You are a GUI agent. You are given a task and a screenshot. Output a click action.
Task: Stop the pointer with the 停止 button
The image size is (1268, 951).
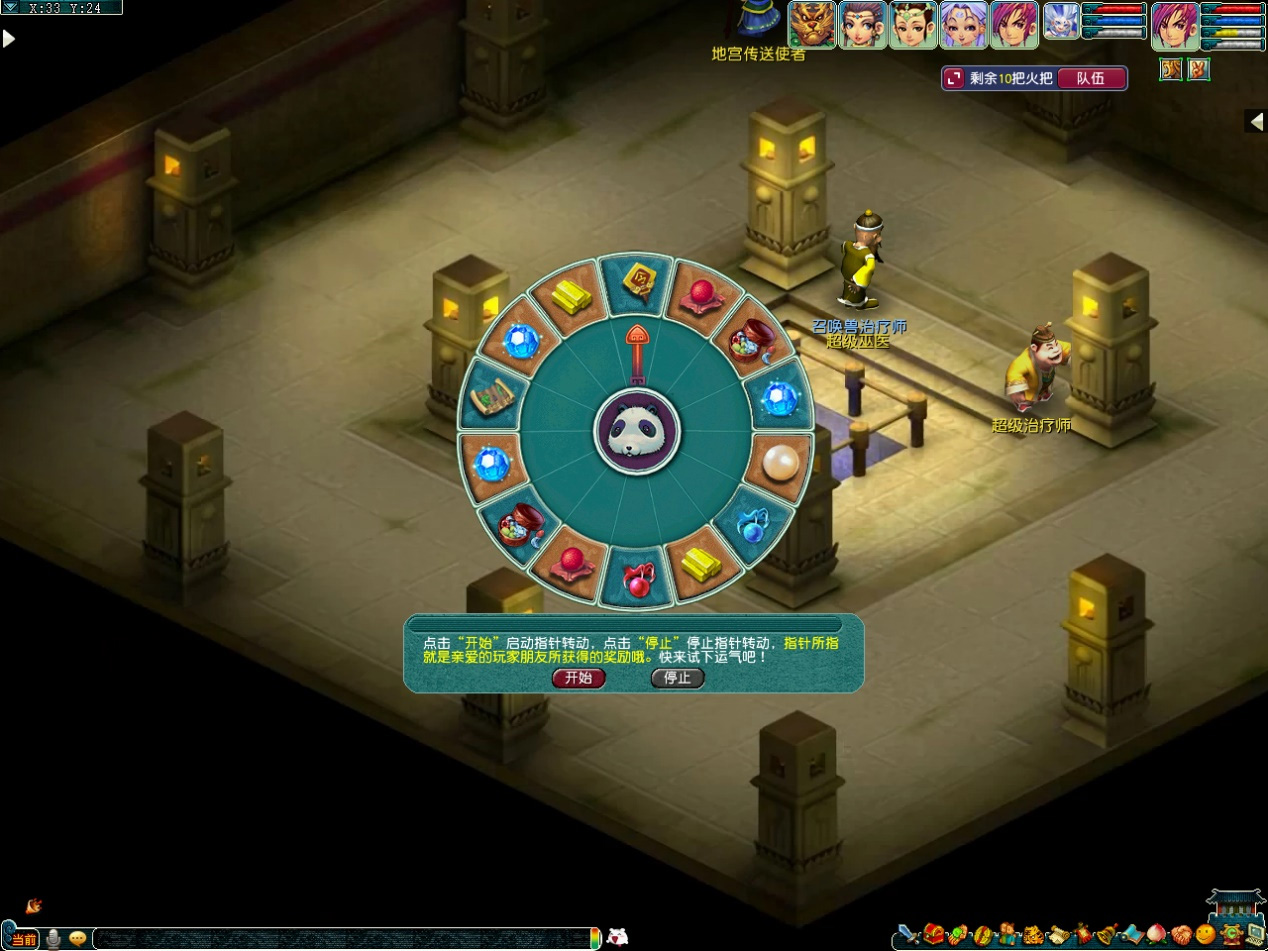point(677,678)
